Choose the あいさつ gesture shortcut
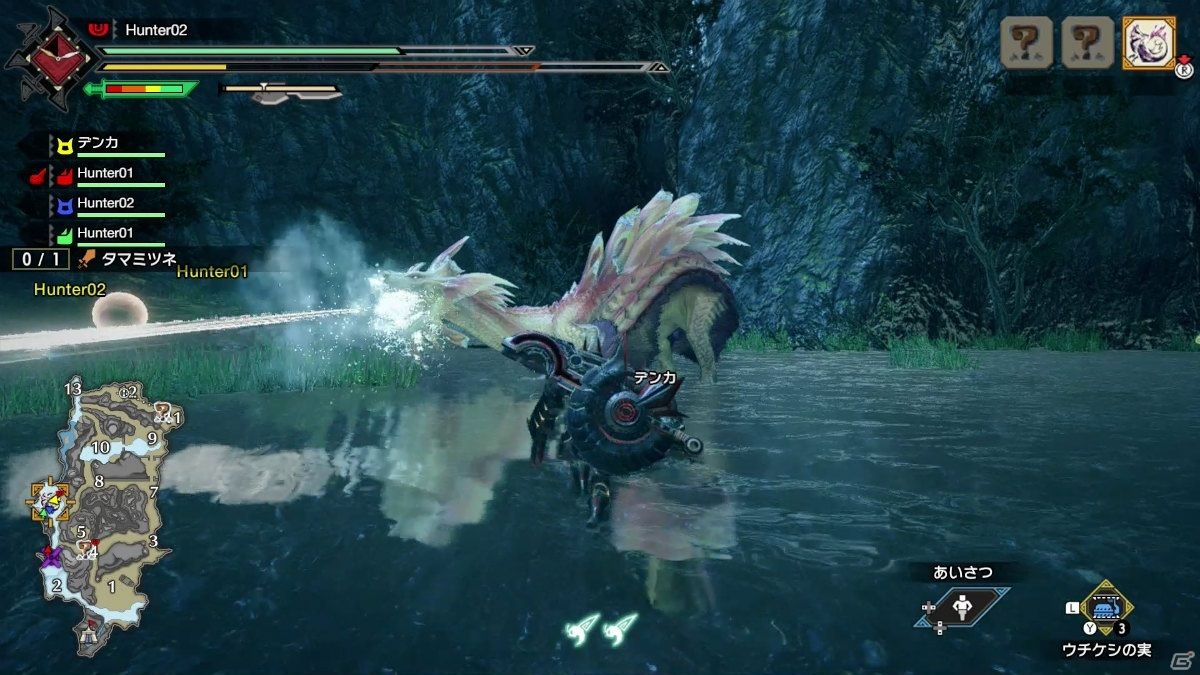The image size is (1200, 675). coord(962,606)
